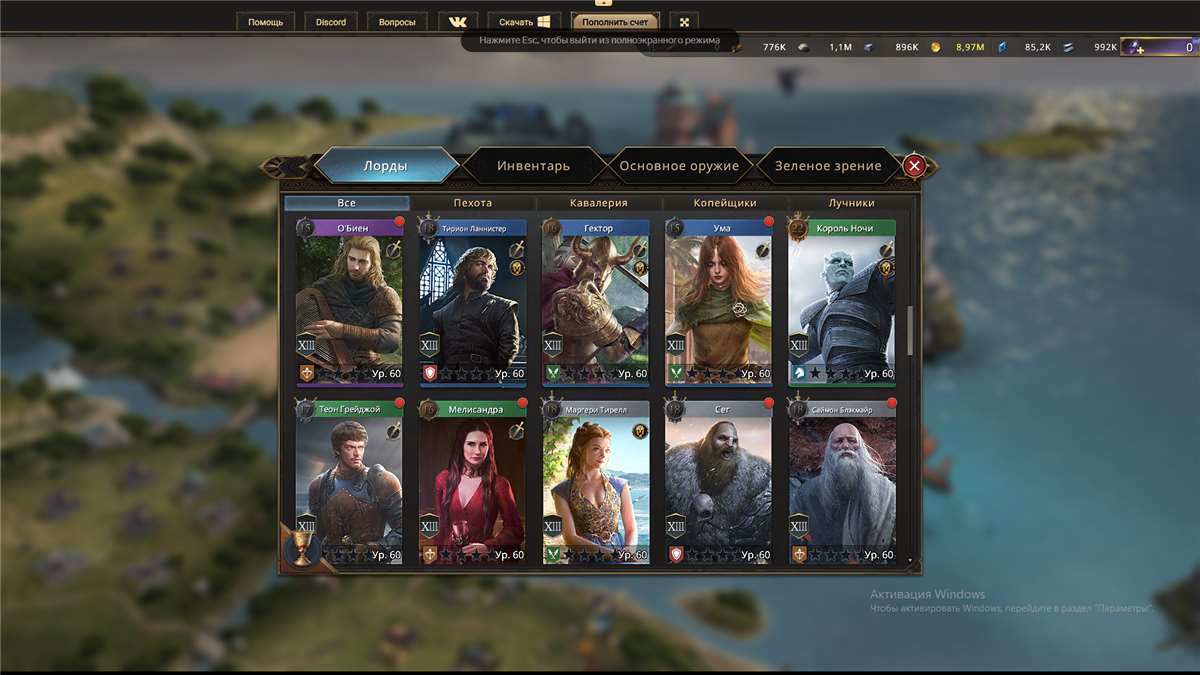The image size is (1200, 675).
Task: Open the Discord link
Action: click(x=330, y=22)
